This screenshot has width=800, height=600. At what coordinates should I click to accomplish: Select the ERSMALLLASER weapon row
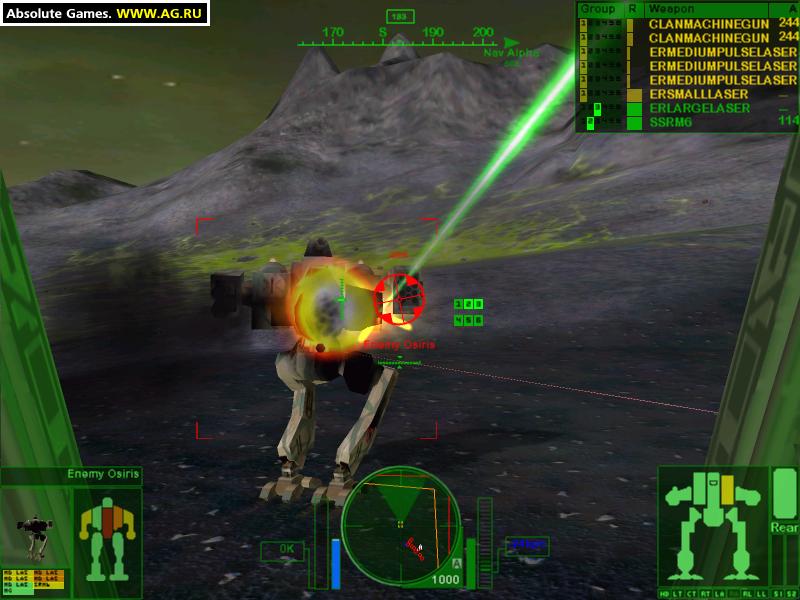699,94
